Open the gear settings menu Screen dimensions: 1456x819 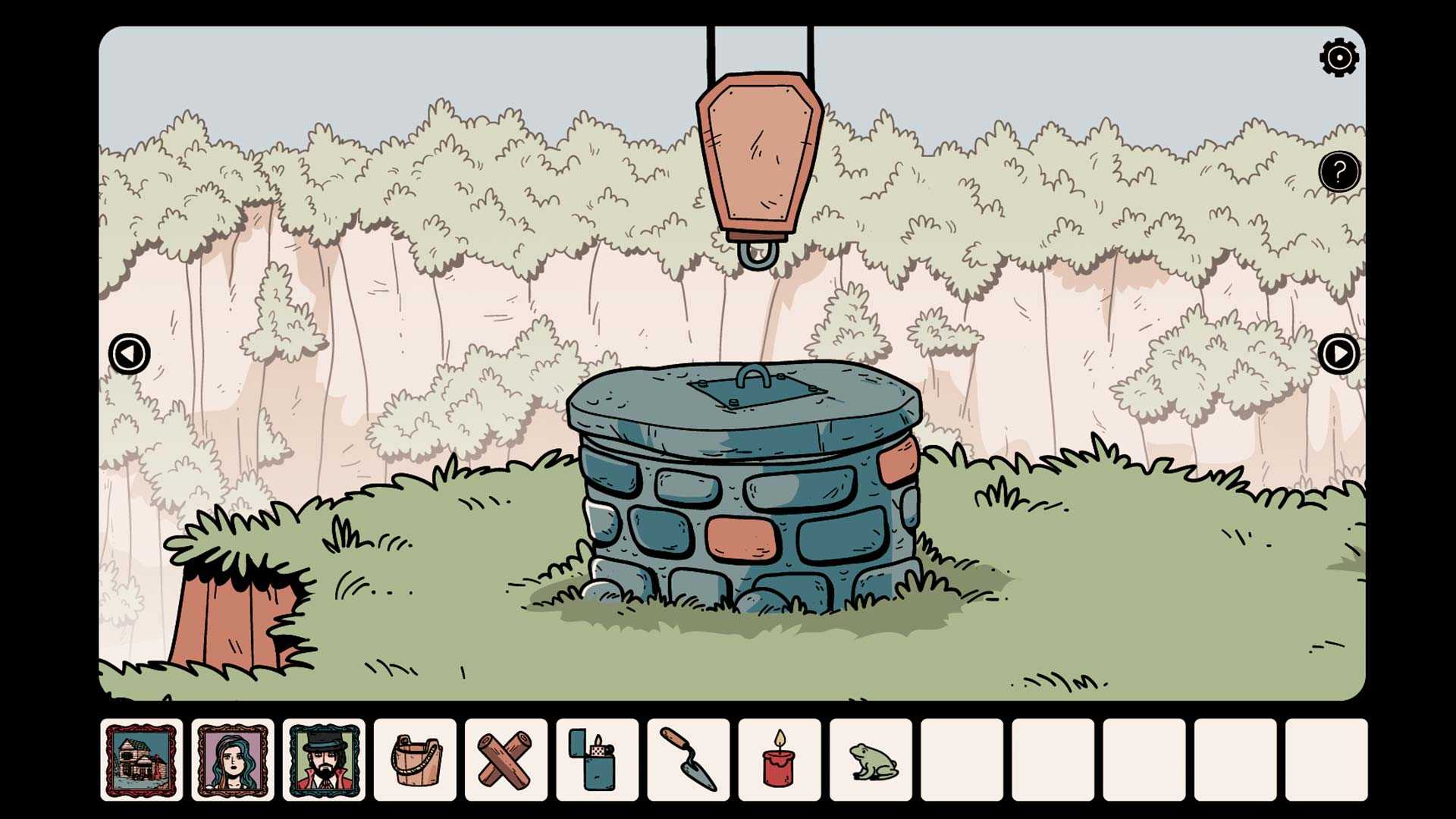(x=1338, y=58)
